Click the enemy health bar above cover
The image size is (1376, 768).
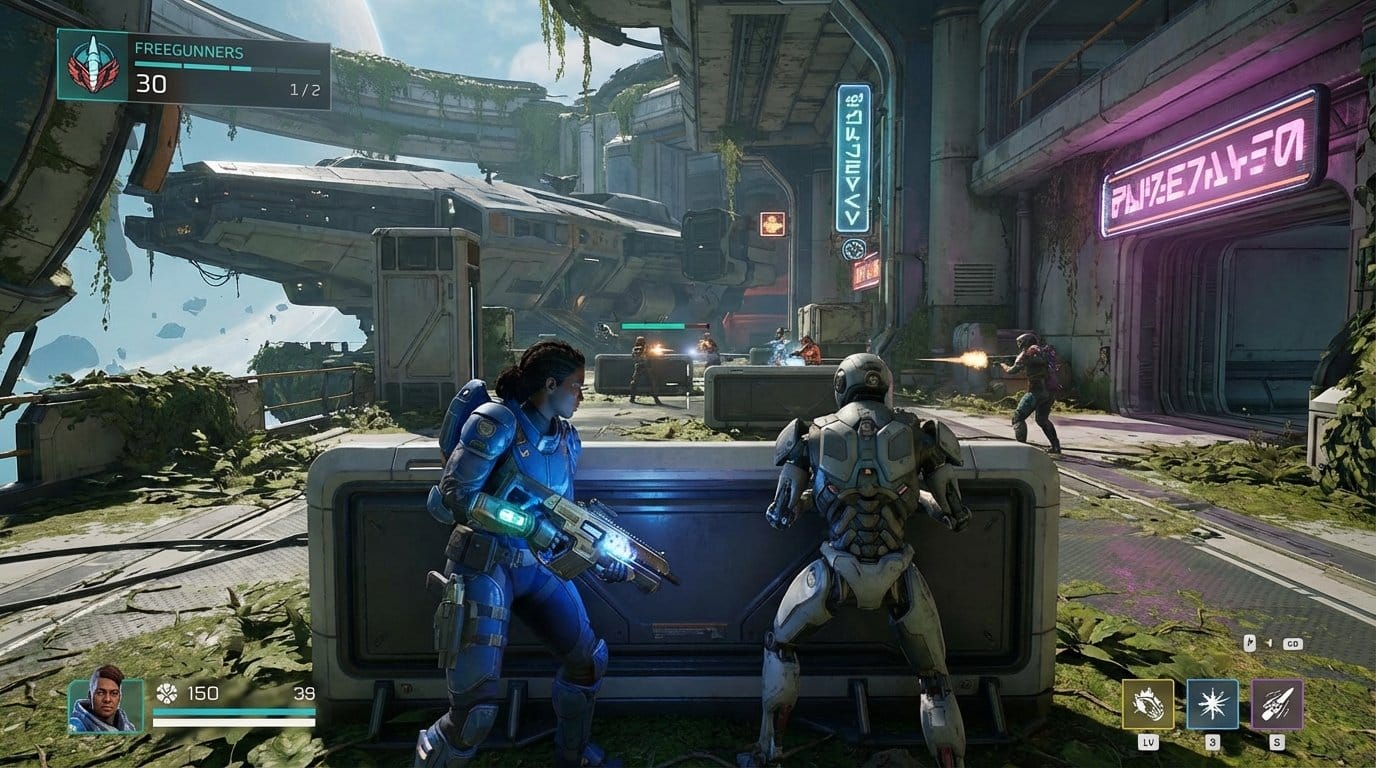(x=652, y=327)
